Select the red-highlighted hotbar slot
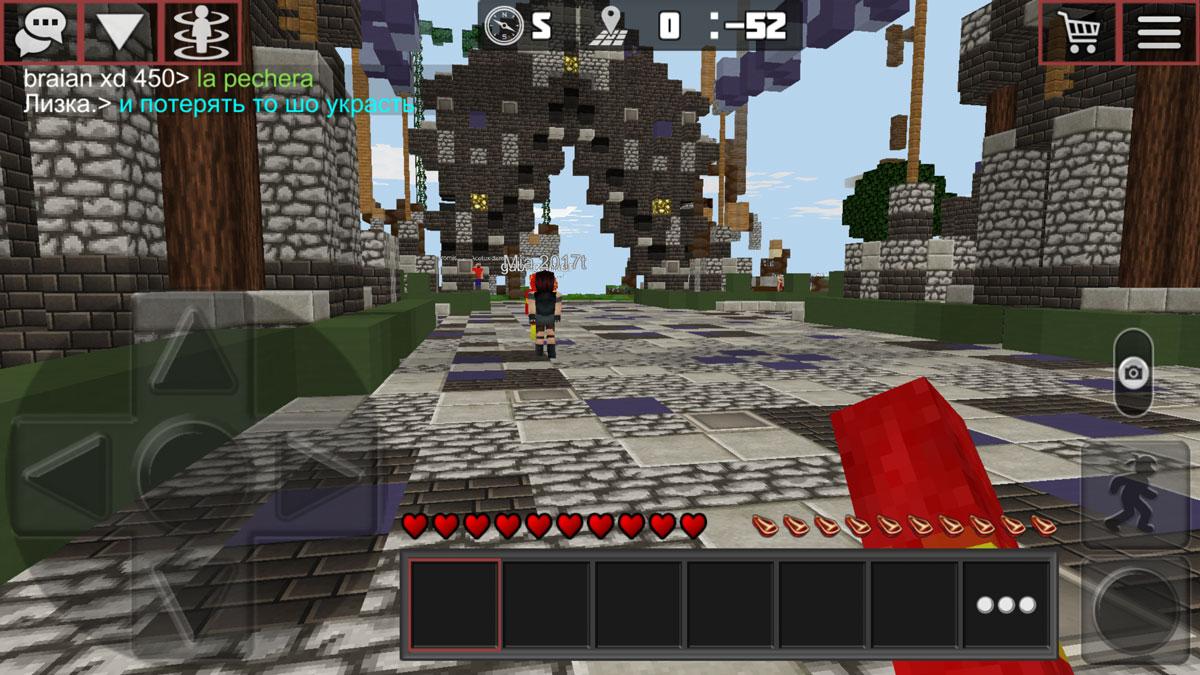This screenshot has width=1200, height=675. pos(455,605)
